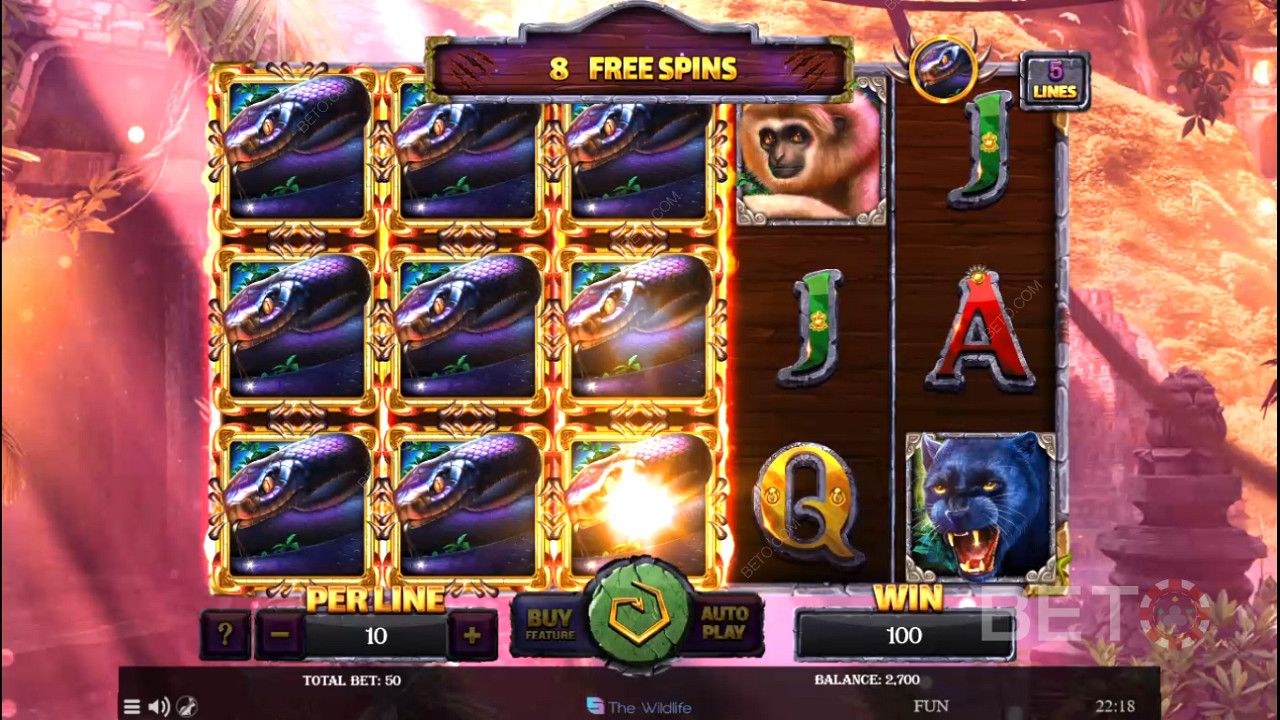Open the question mark help panel

(x=225, y=636)
